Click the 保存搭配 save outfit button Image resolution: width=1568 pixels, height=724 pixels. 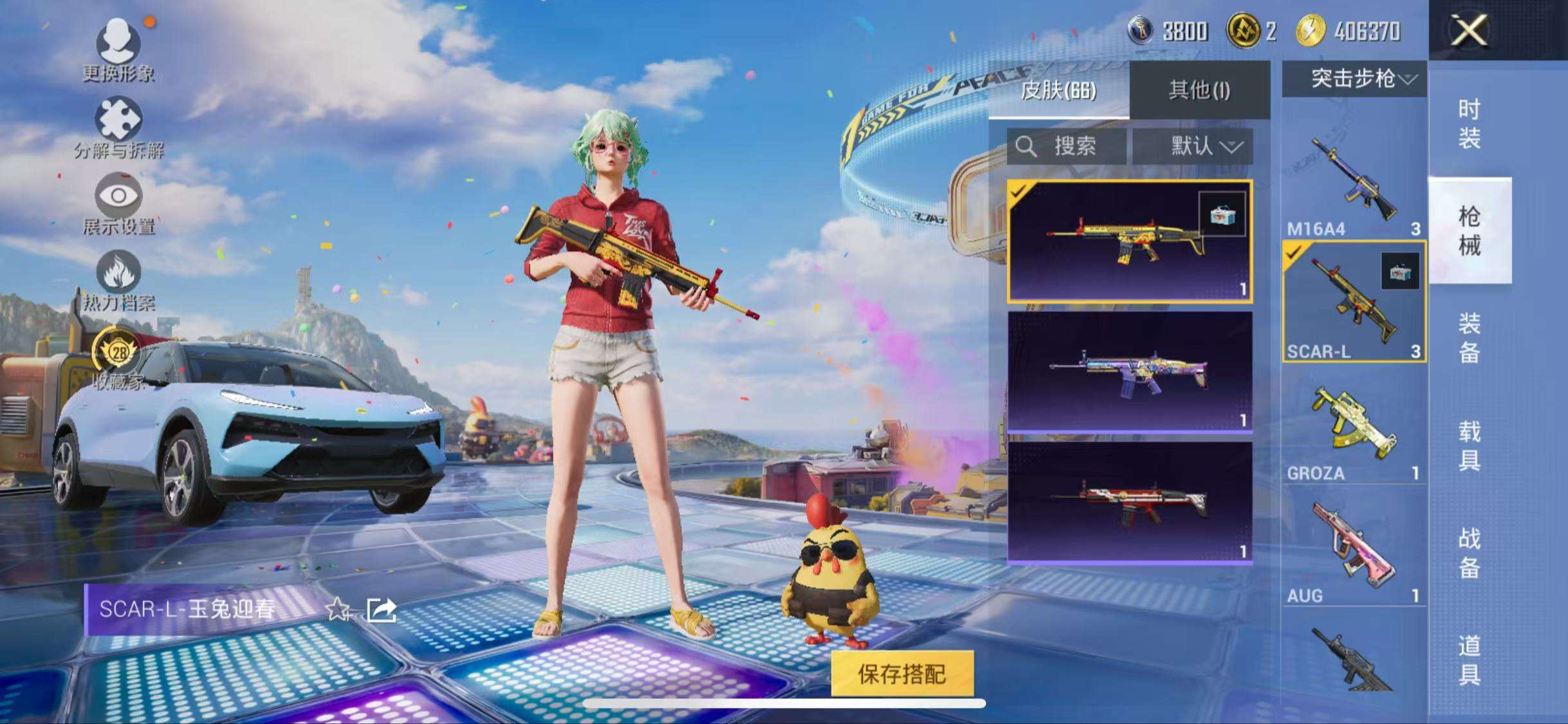(902, 673)
